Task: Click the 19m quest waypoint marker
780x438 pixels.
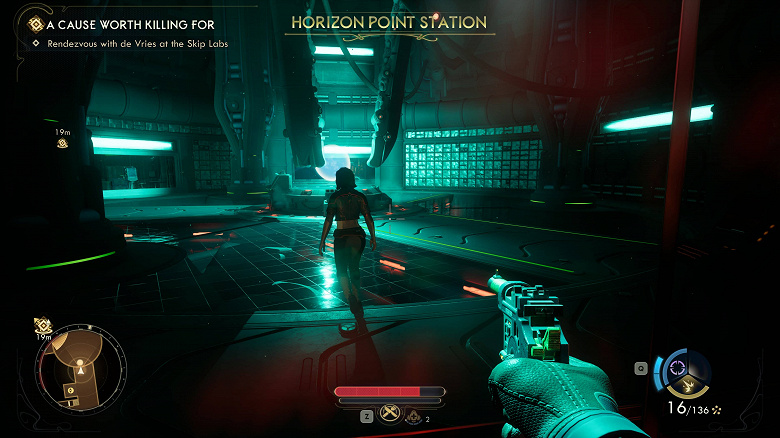Action: tap(62, 143)
